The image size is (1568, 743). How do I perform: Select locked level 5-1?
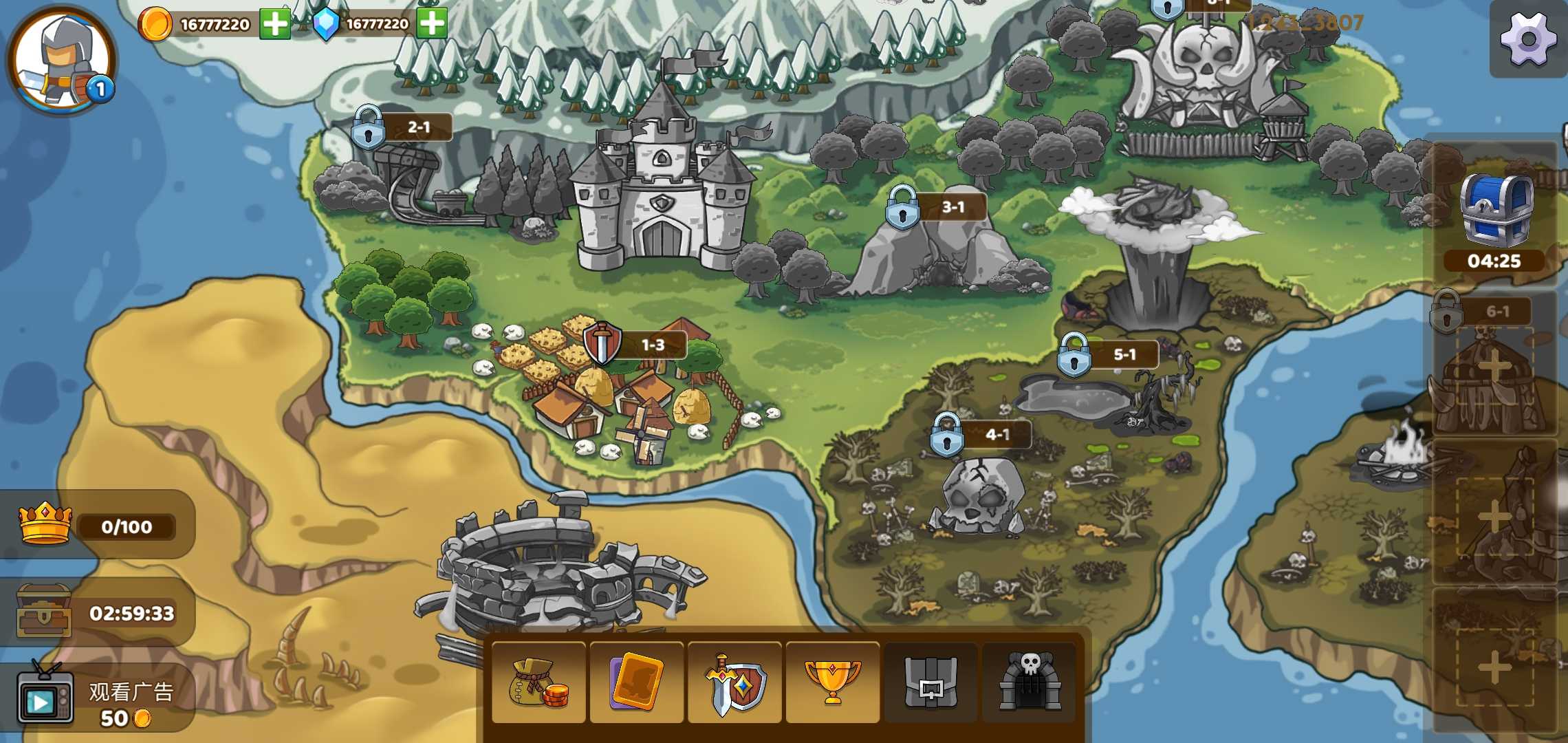coord(1074,355)
